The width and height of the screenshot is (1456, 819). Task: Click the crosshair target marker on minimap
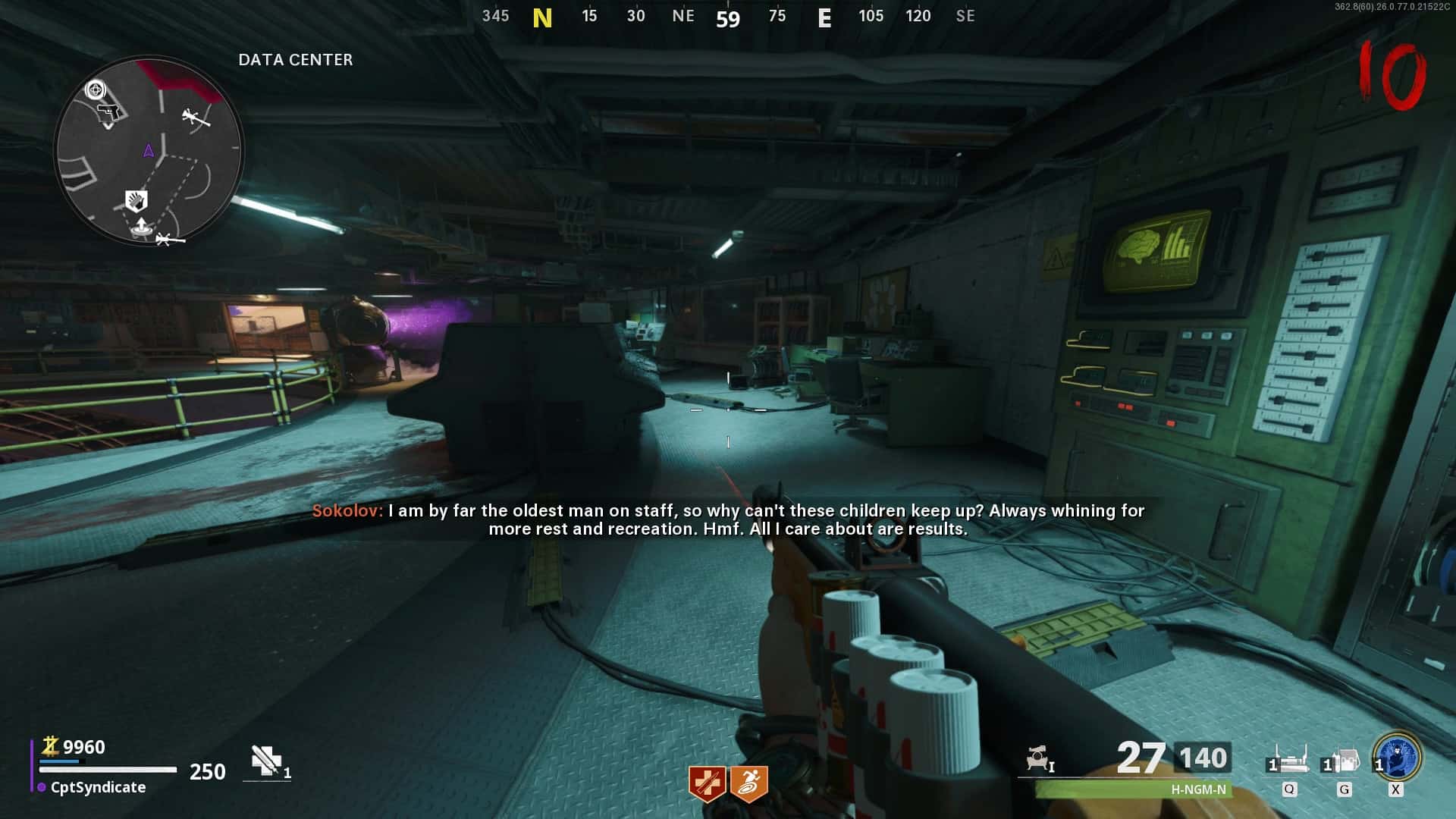96,90
